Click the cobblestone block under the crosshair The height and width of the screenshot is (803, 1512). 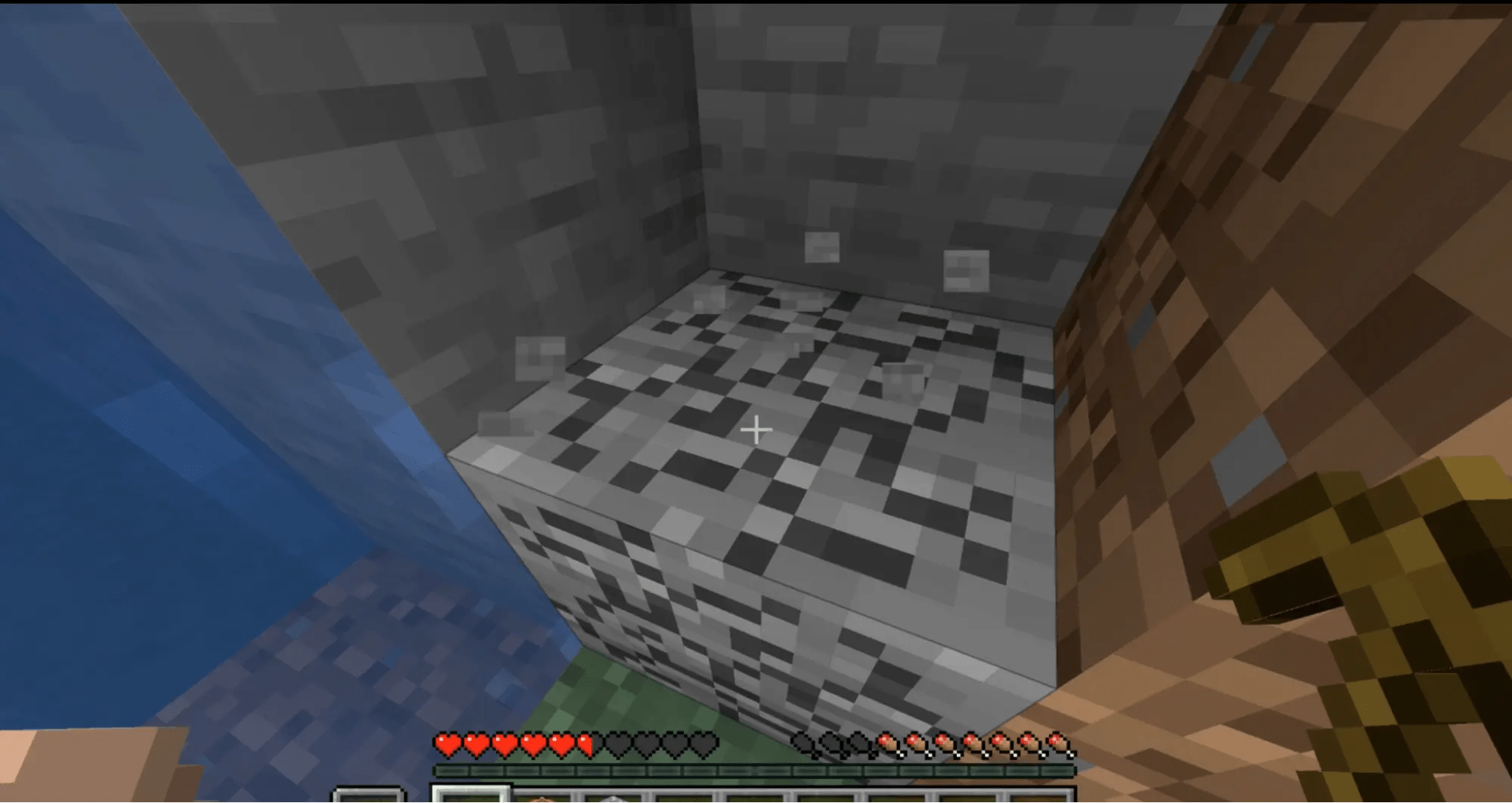point(756,469)
